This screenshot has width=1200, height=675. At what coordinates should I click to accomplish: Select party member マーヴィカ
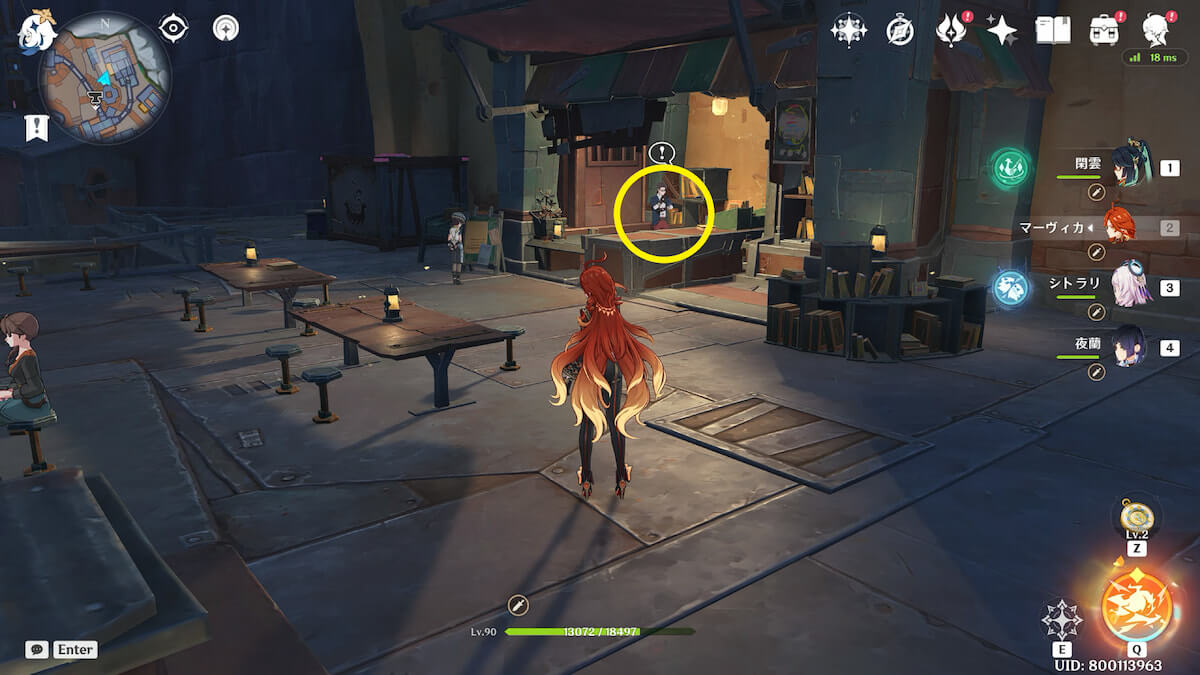1126,227
